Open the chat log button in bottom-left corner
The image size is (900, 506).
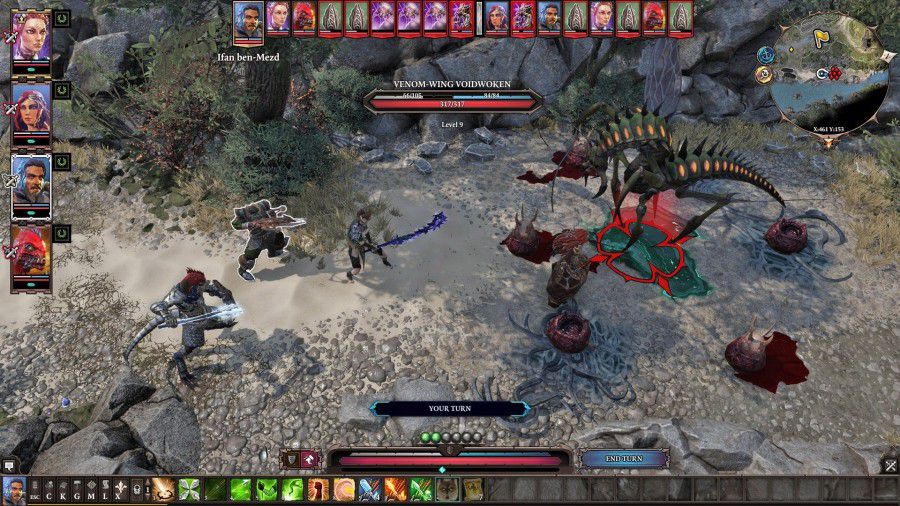9,465
